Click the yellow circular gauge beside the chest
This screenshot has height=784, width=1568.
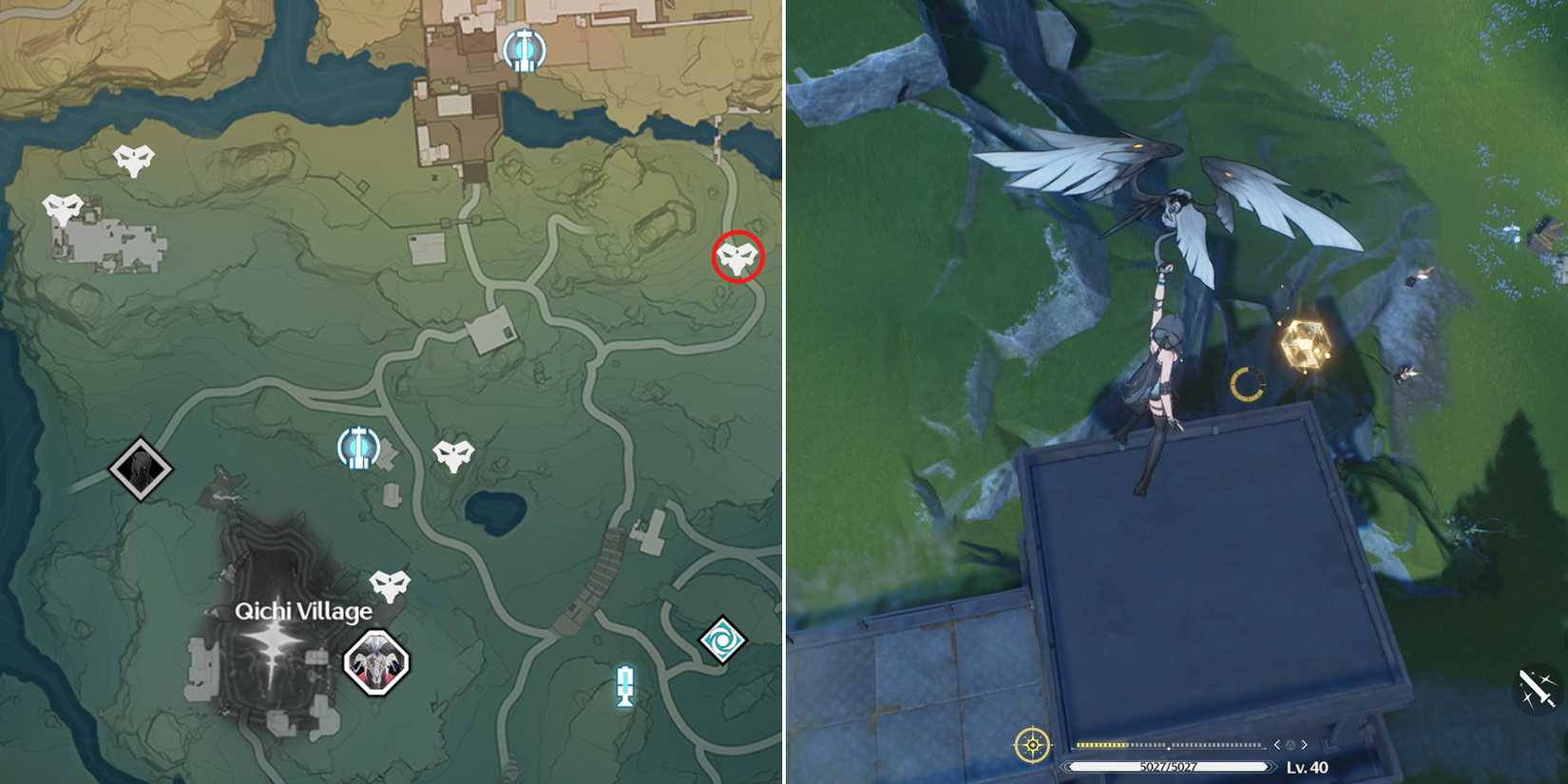(1245, 384)
